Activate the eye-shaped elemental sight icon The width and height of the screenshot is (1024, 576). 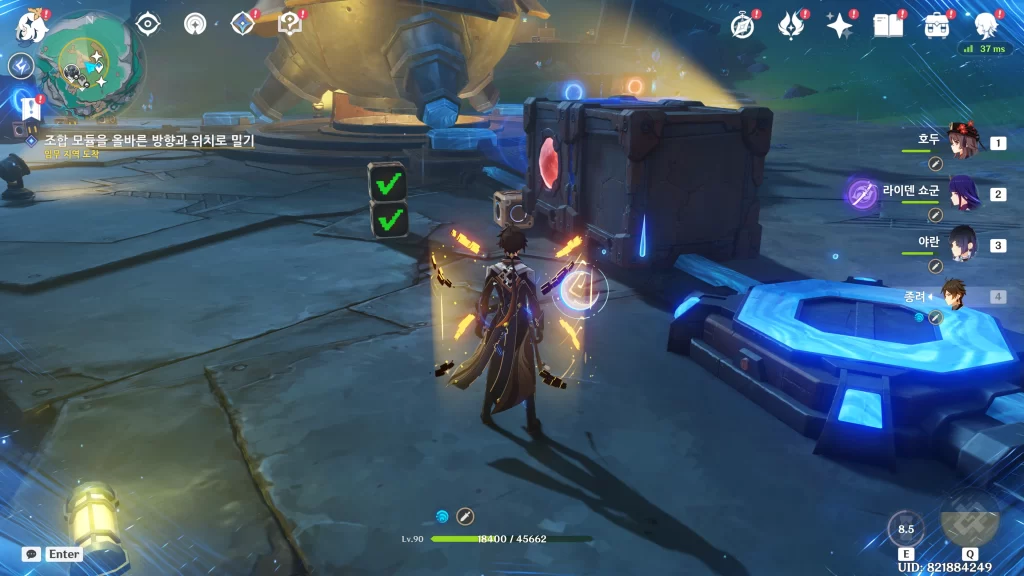point(148,24)
